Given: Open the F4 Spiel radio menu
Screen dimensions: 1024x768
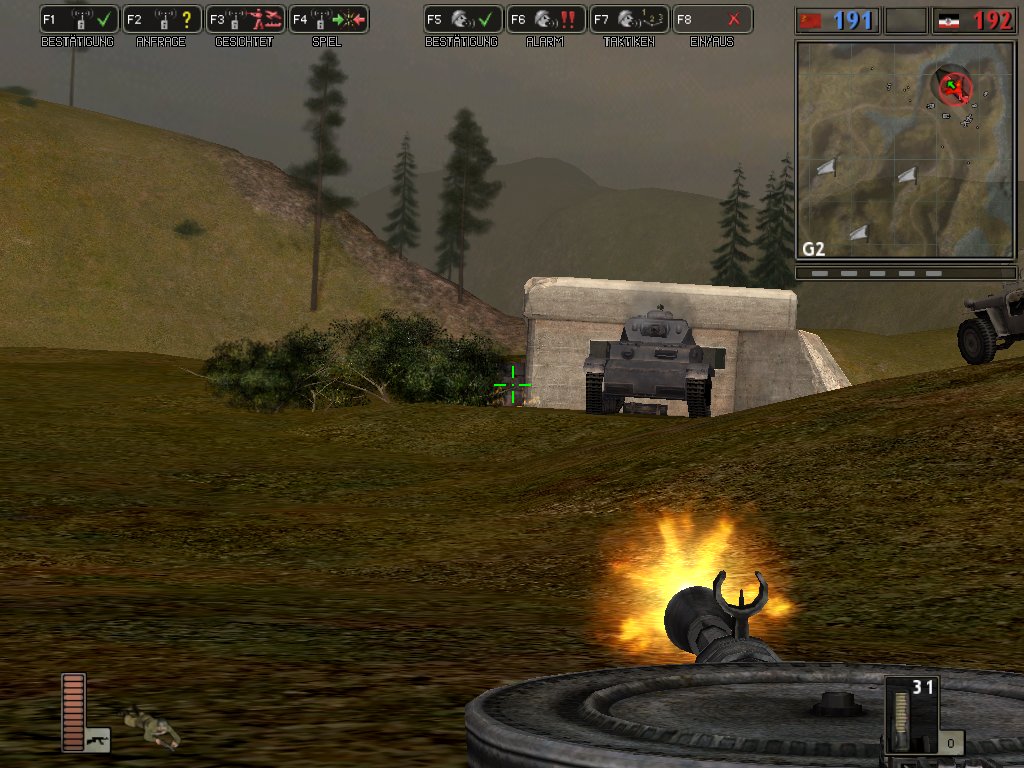Looking at the screenshot, I should pos(328,19).
